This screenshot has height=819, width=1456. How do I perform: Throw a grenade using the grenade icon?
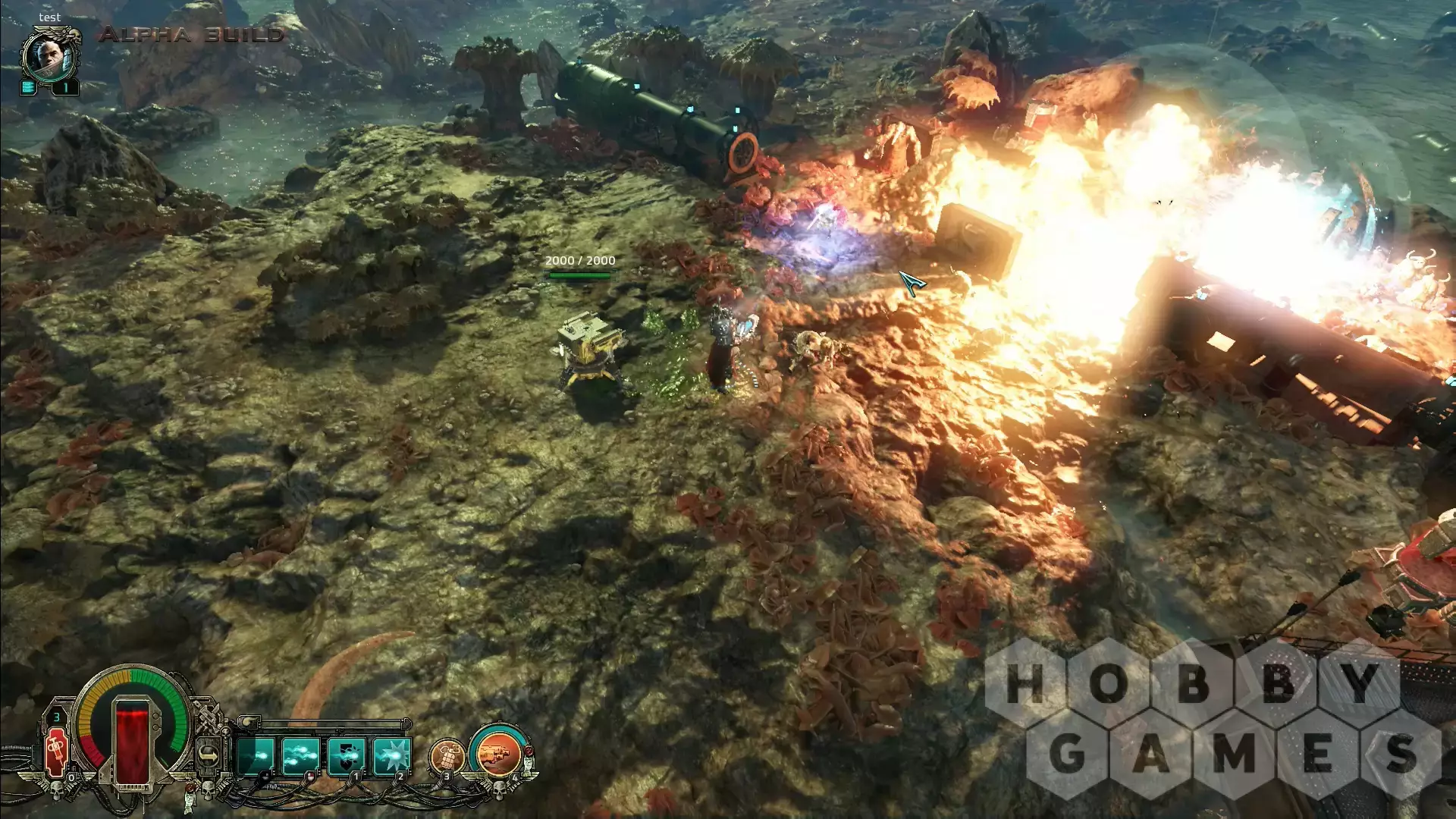tap(447, 755)
